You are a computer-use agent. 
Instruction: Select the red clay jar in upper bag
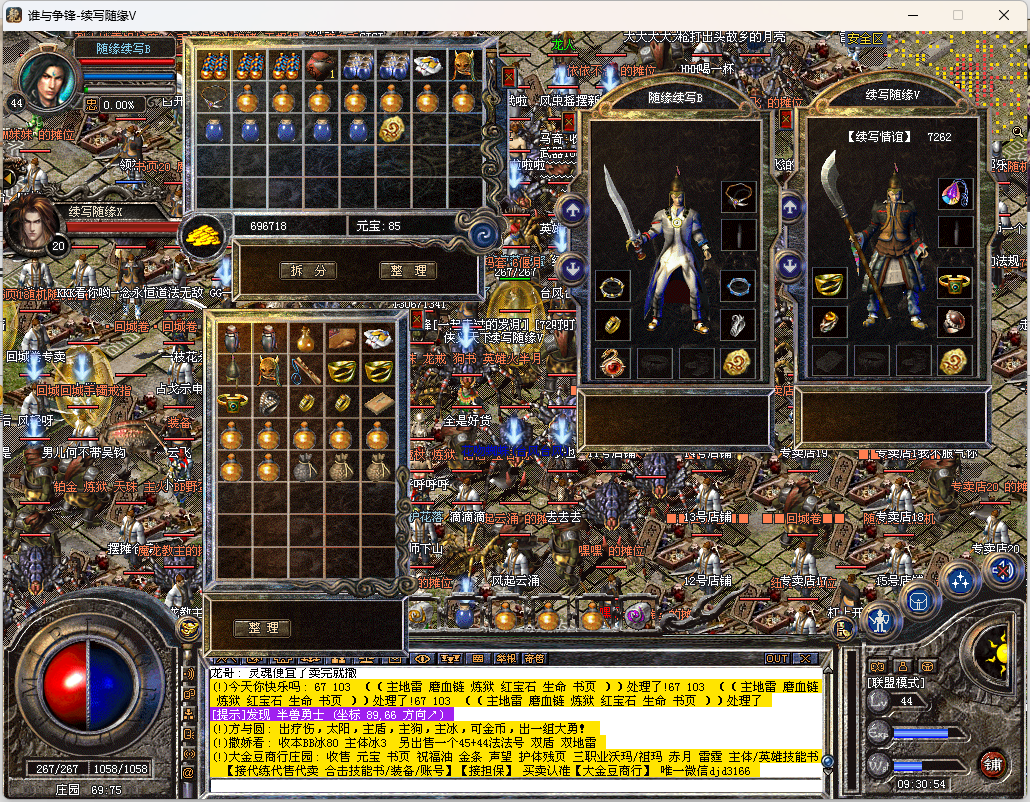[319, 66]
